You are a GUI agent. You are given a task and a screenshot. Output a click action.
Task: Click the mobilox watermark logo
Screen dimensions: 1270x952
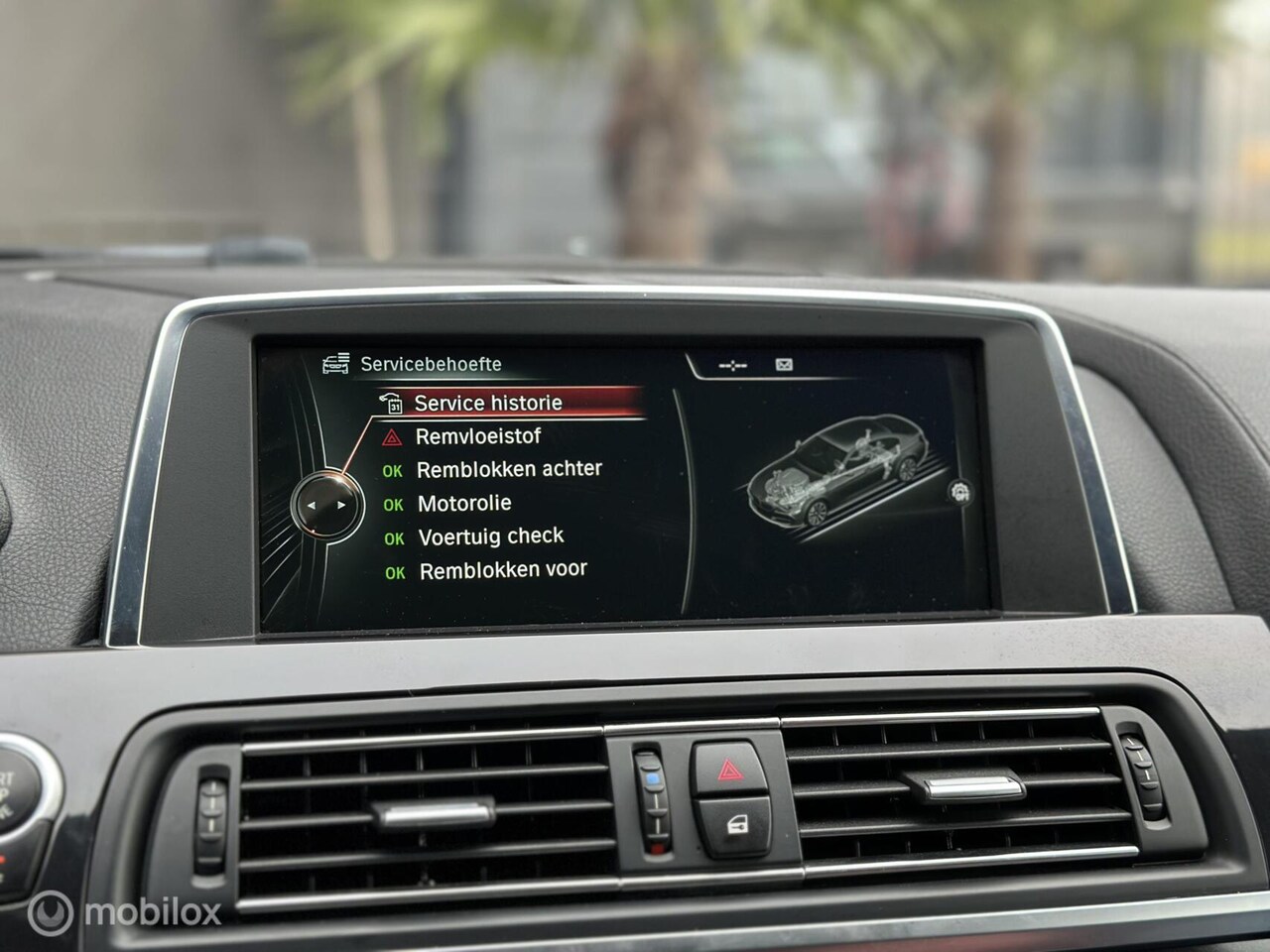[124, 911]
